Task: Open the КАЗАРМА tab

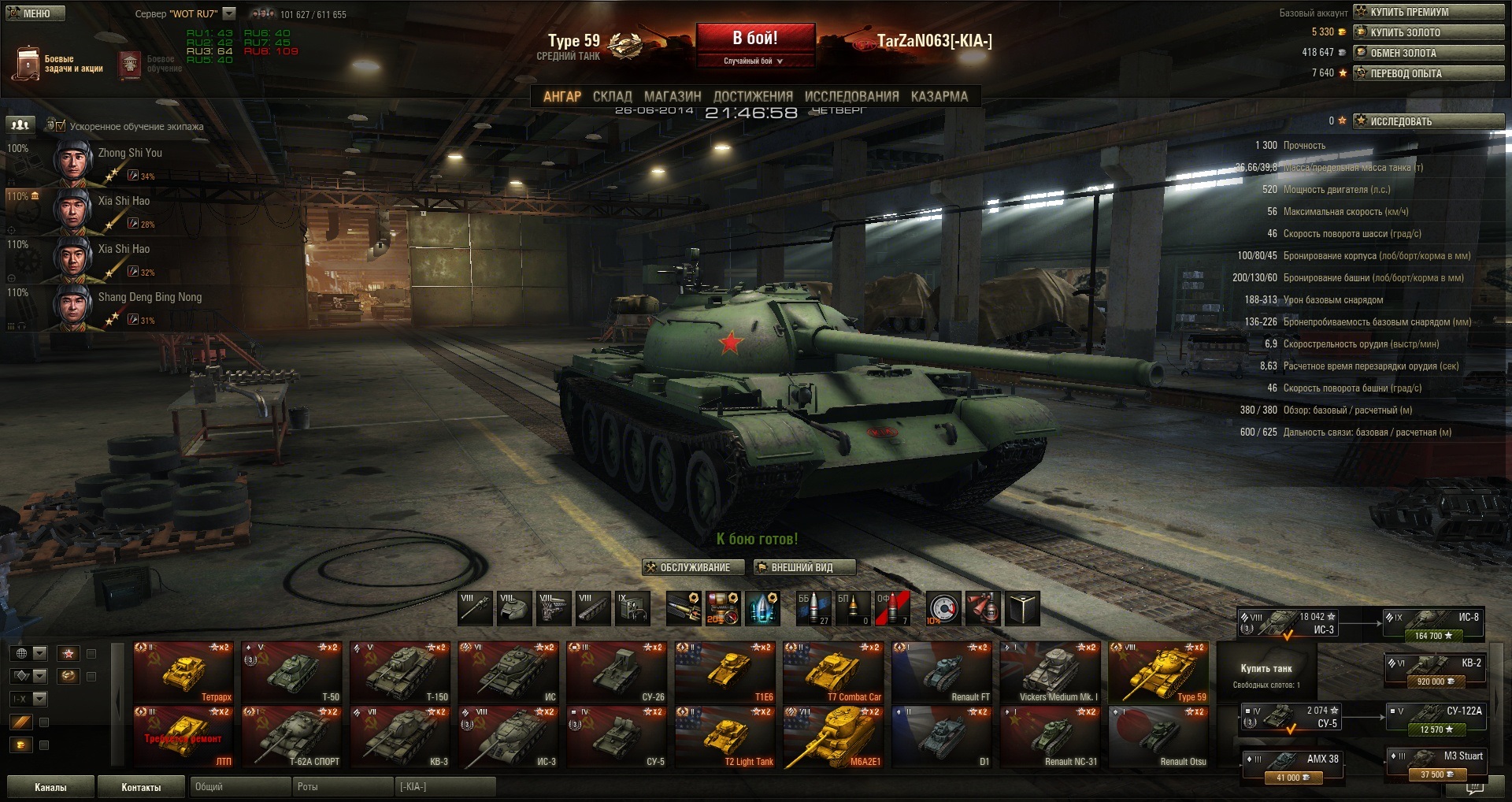Action: [x=939, y=96]
